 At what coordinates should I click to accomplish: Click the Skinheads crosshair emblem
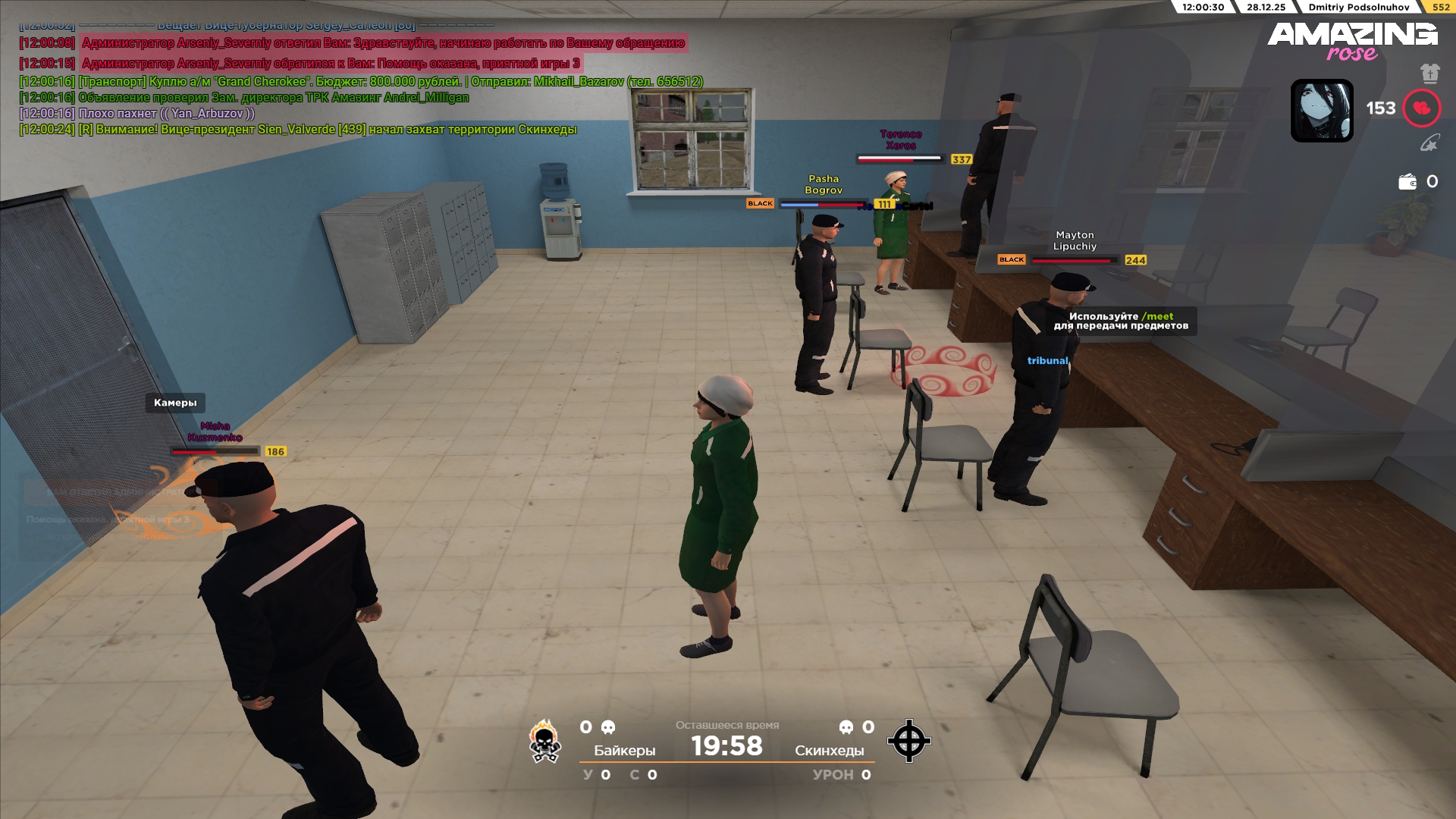click(908, 741)
